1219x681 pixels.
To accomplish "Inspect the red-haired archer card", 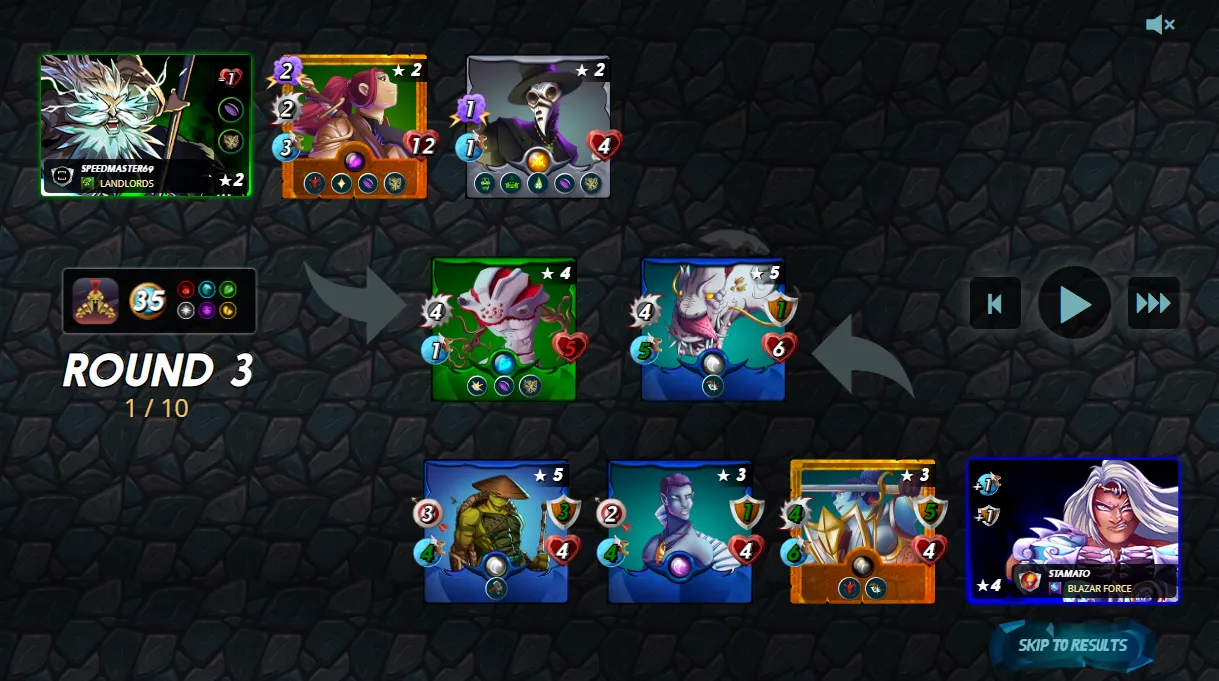I will 354,126.
